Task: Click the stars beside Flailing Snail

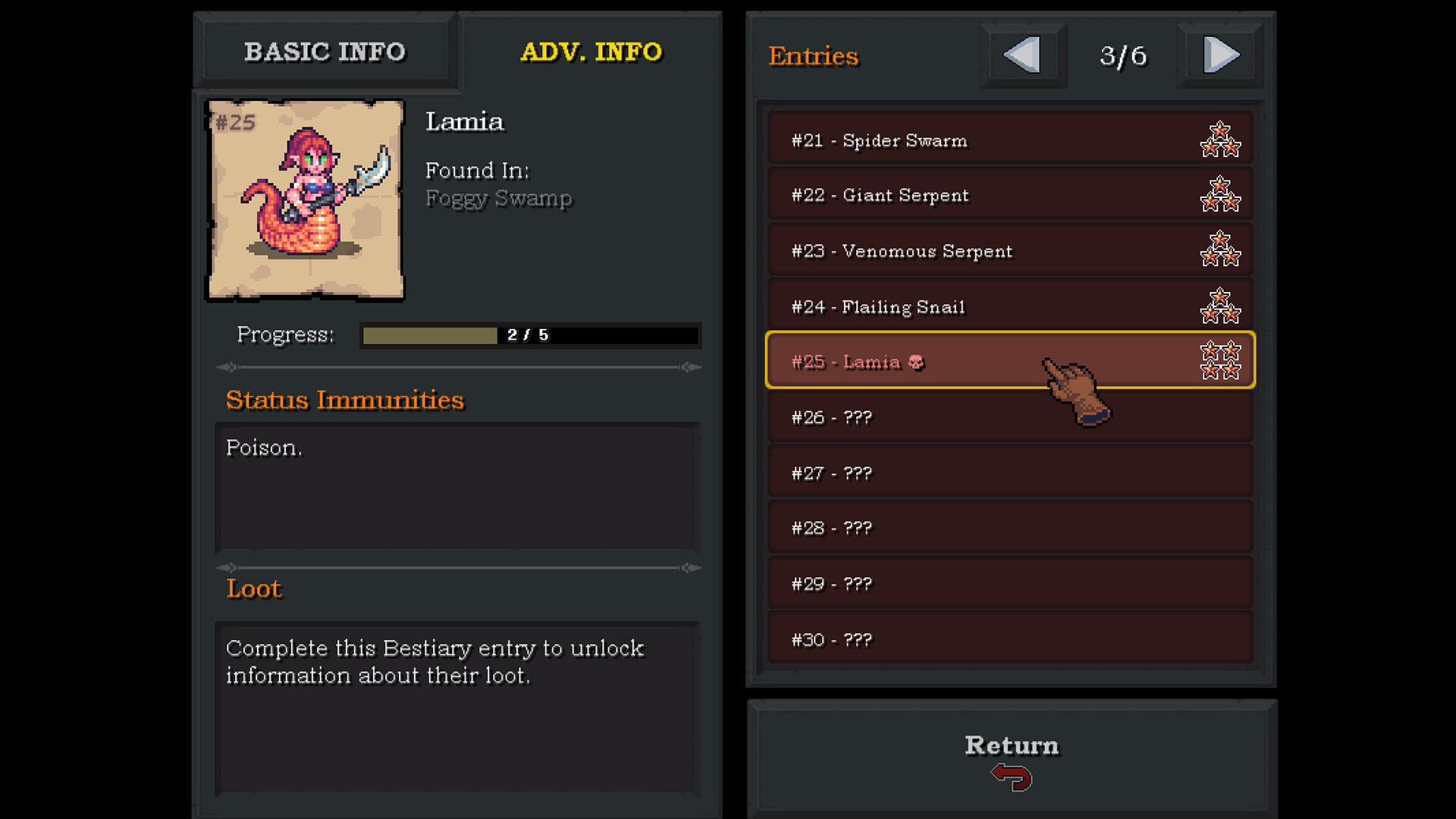Action: 1221,306
